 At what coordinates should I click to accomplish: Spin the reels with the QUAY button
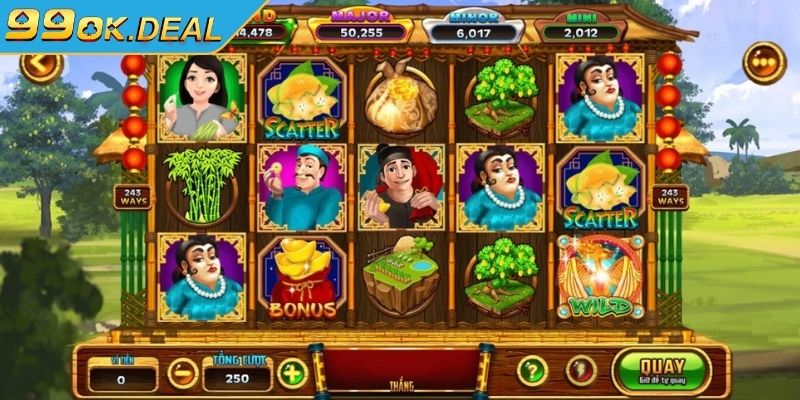(x=661, y=370)
